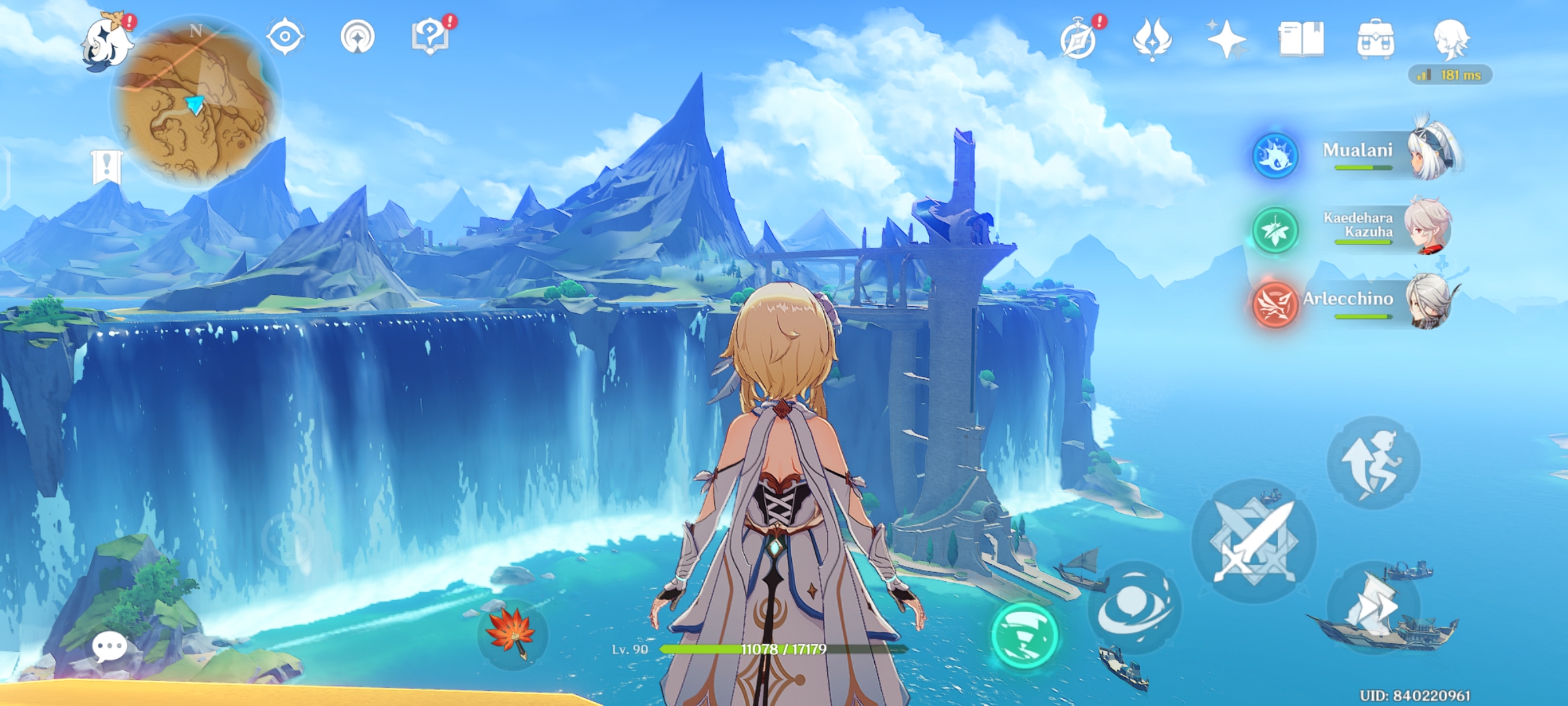
Task: Open the character screen icon
Action: tap(1450, 39)
